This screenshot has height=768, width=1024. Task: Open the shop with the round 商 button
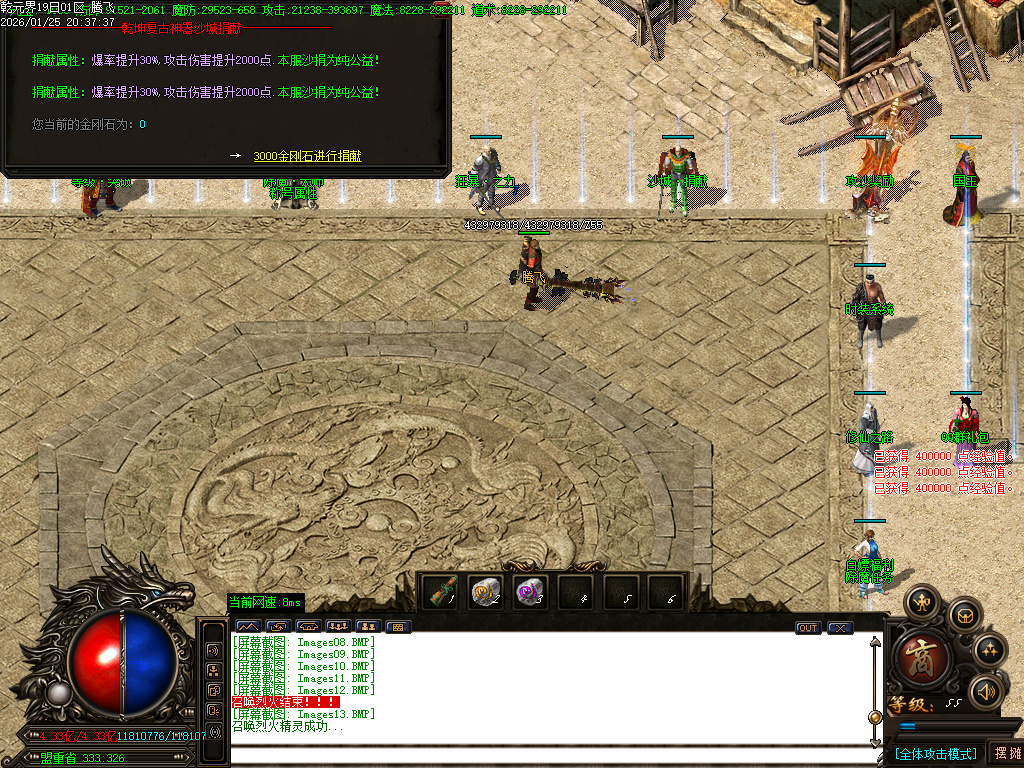pos(917,655)
